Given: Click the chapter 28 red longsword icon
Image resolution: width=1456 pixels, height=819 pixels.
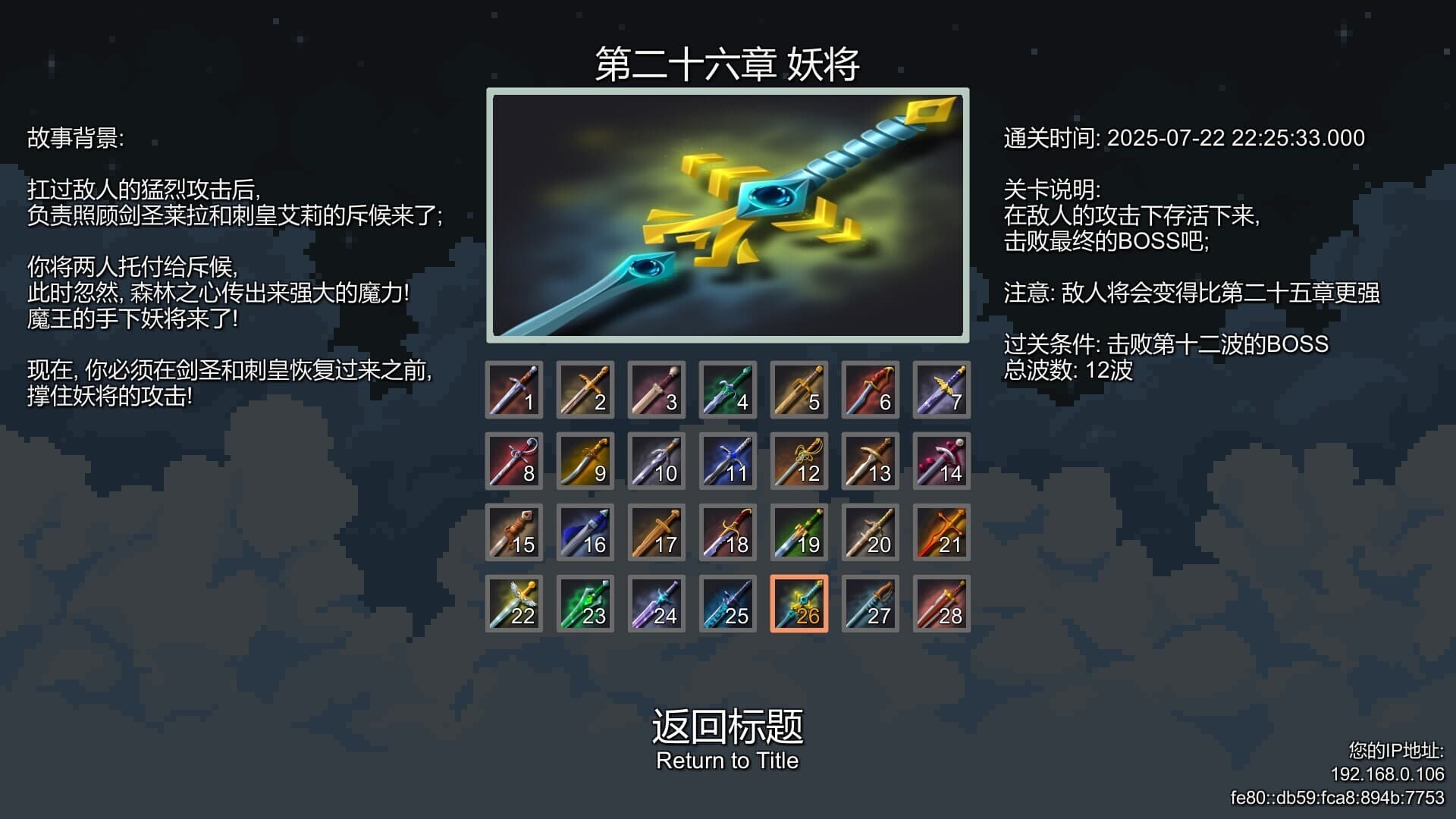Looking at the screenshot, I should pos(942,604).
